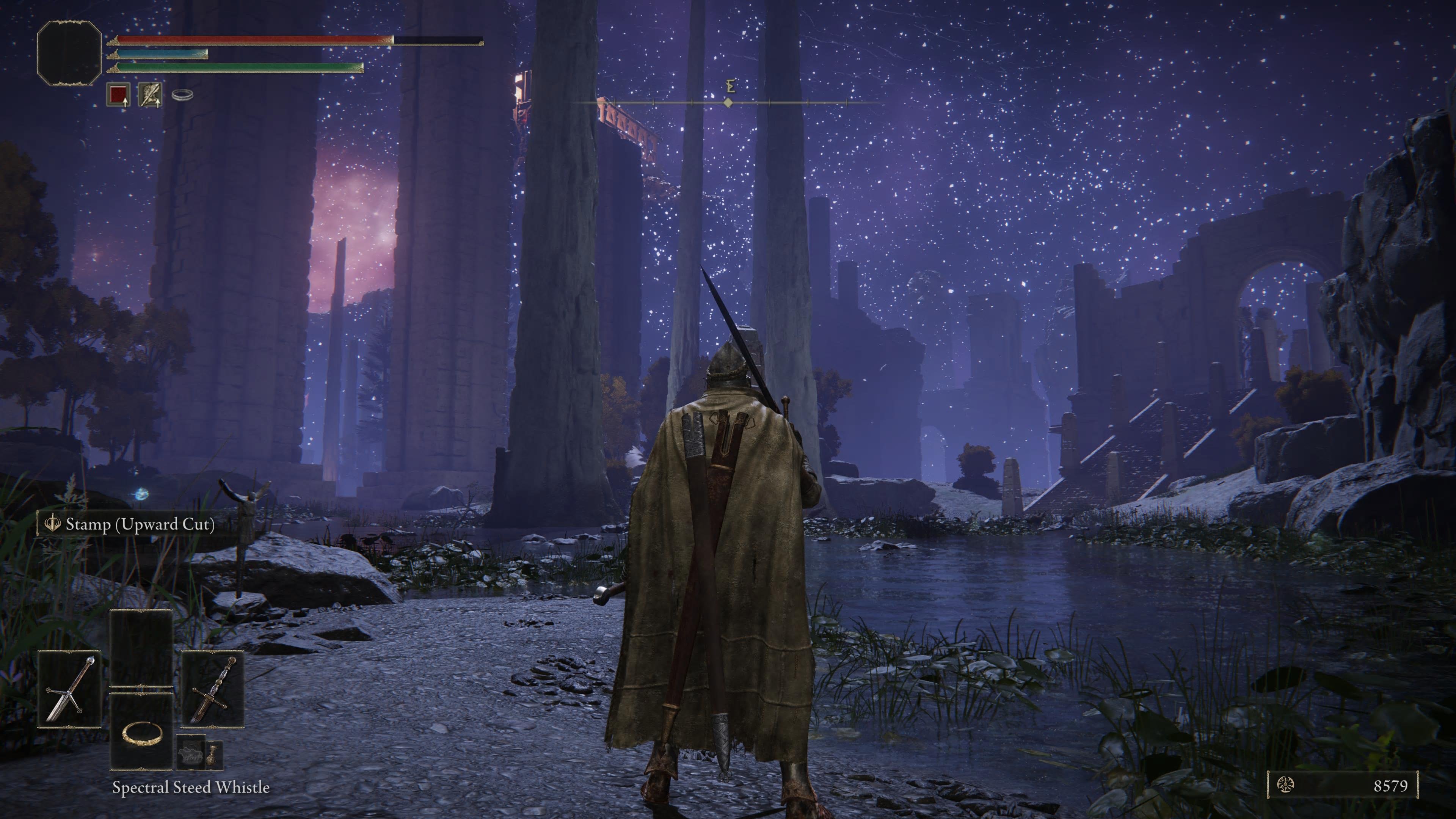
Task: Select the ghostly beasts pouch slot
Action: tap(189, 753)
